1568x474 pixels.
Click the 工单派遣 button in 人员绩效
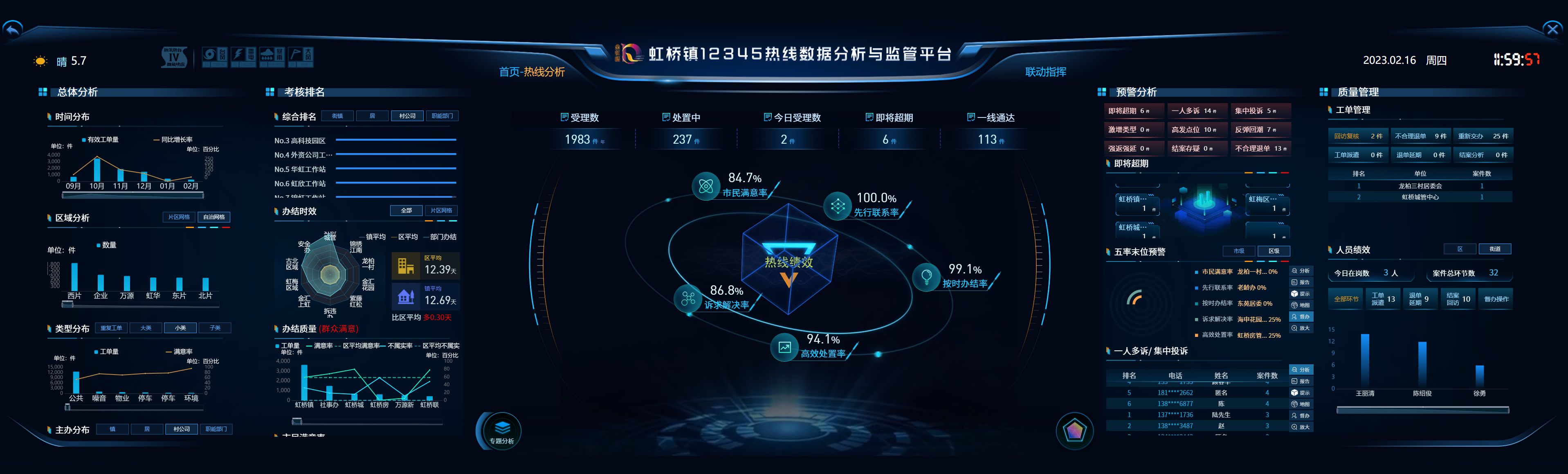coord(1383,298)
